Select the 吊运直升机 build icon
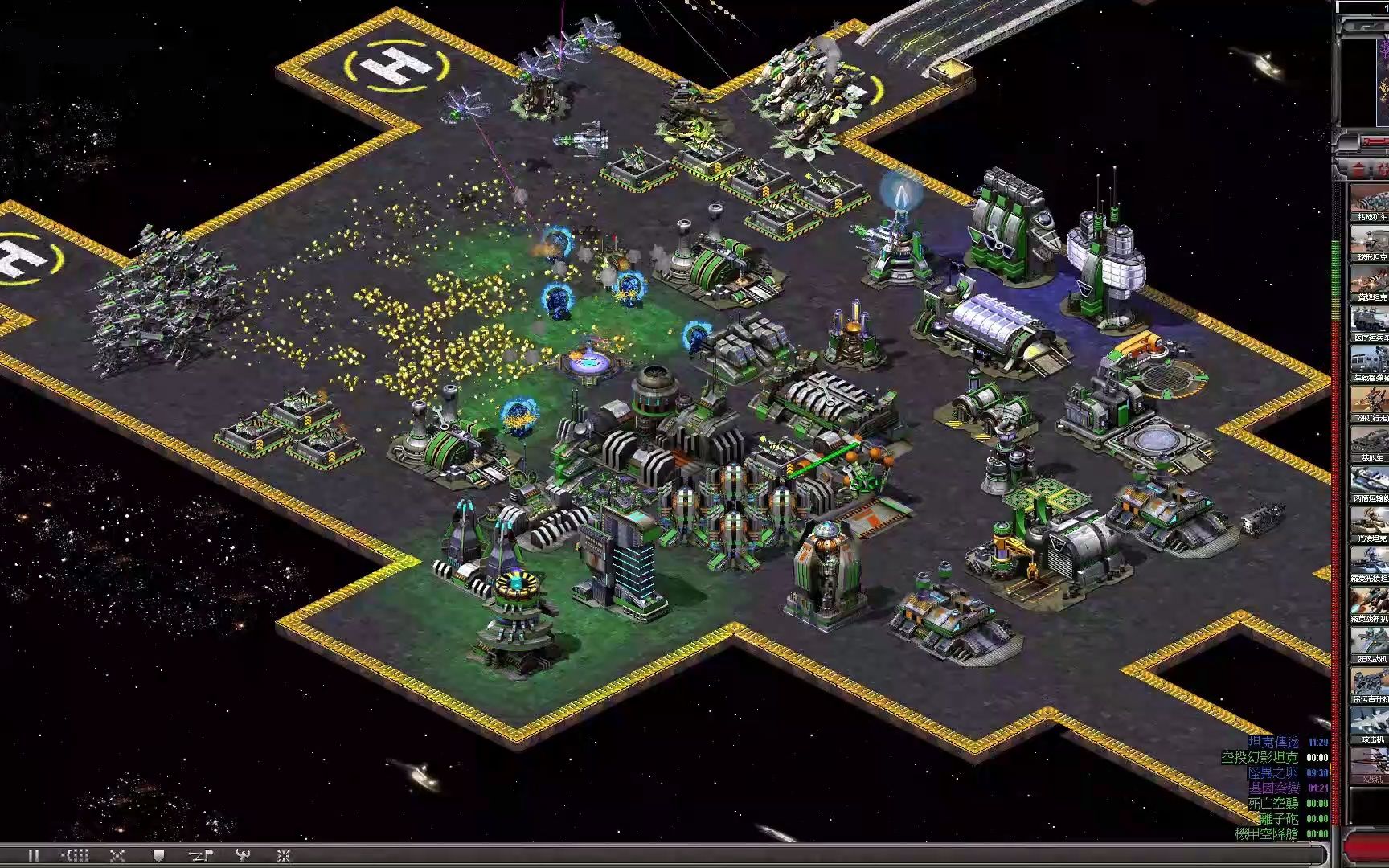 click(1370, 683)
